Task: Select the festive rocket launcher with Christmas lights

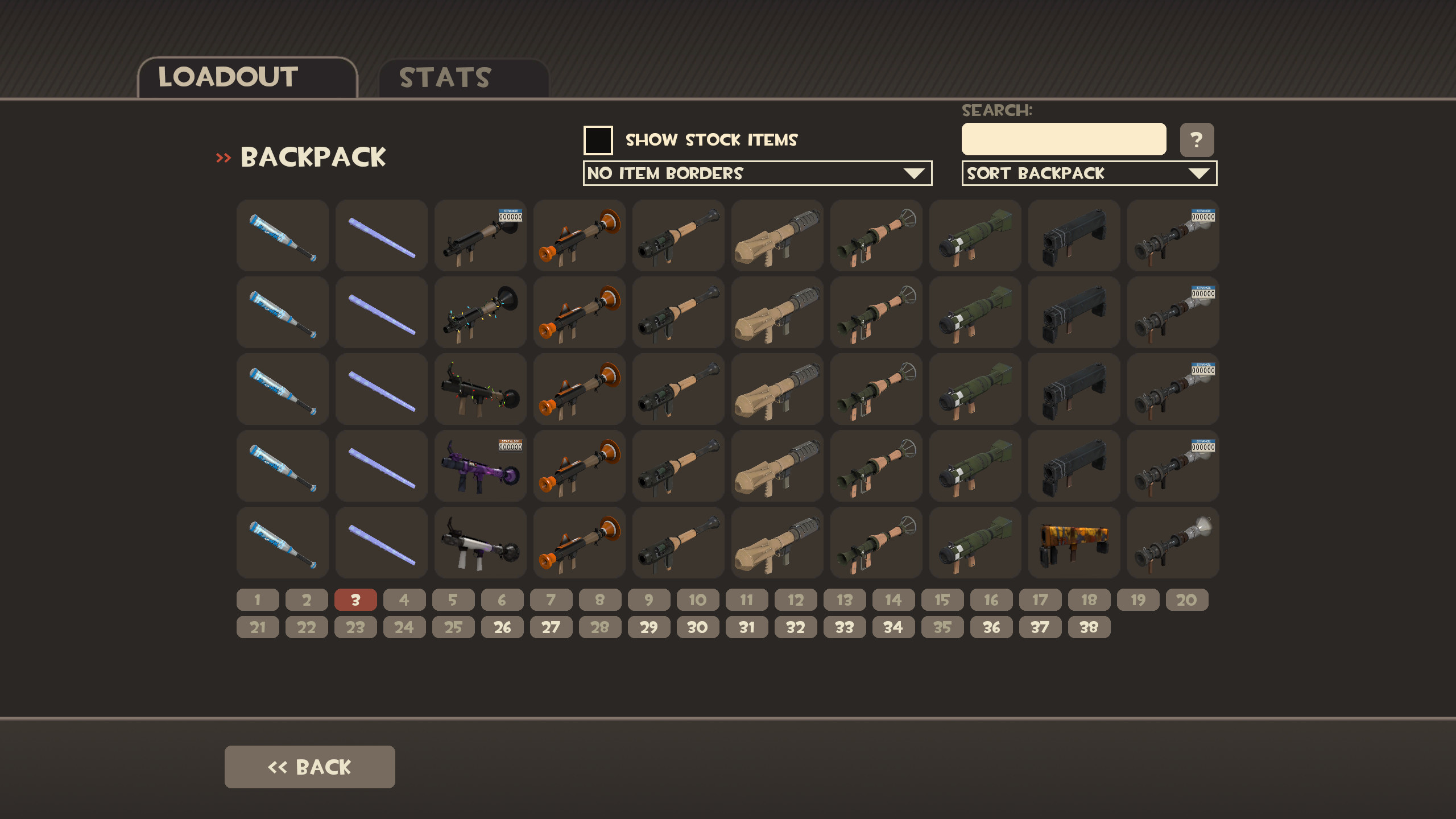Action: (x=479, y=313)
